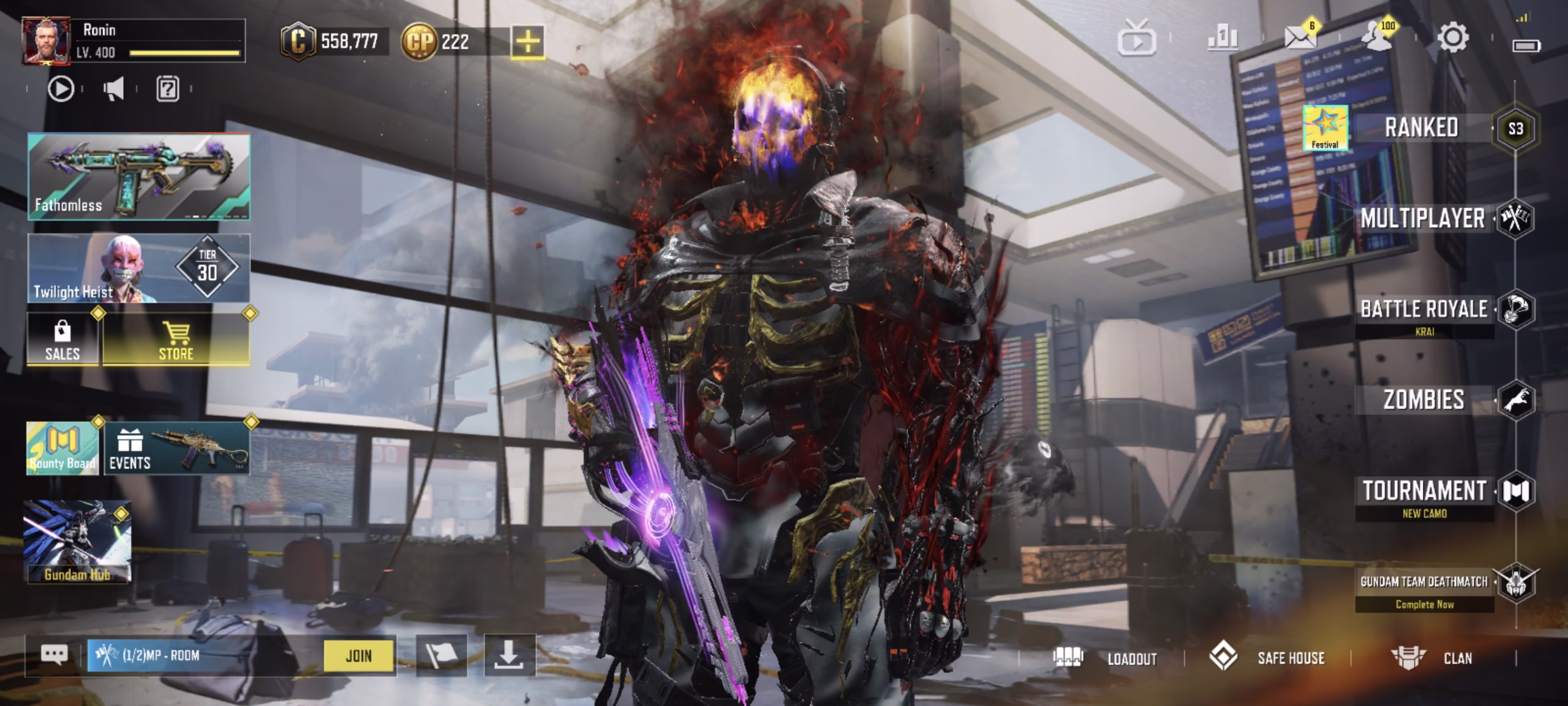The image size is (1568, 706).
Task: Select Gundam Team Deathmatch
Action: pos(1425,582)
